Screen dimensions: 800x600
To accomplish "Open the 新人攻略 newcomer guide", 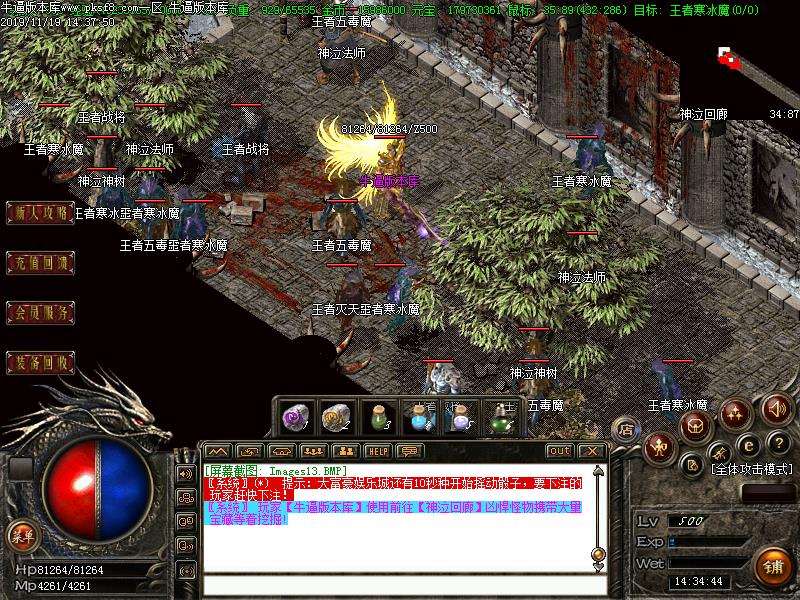I will (42, 212).
